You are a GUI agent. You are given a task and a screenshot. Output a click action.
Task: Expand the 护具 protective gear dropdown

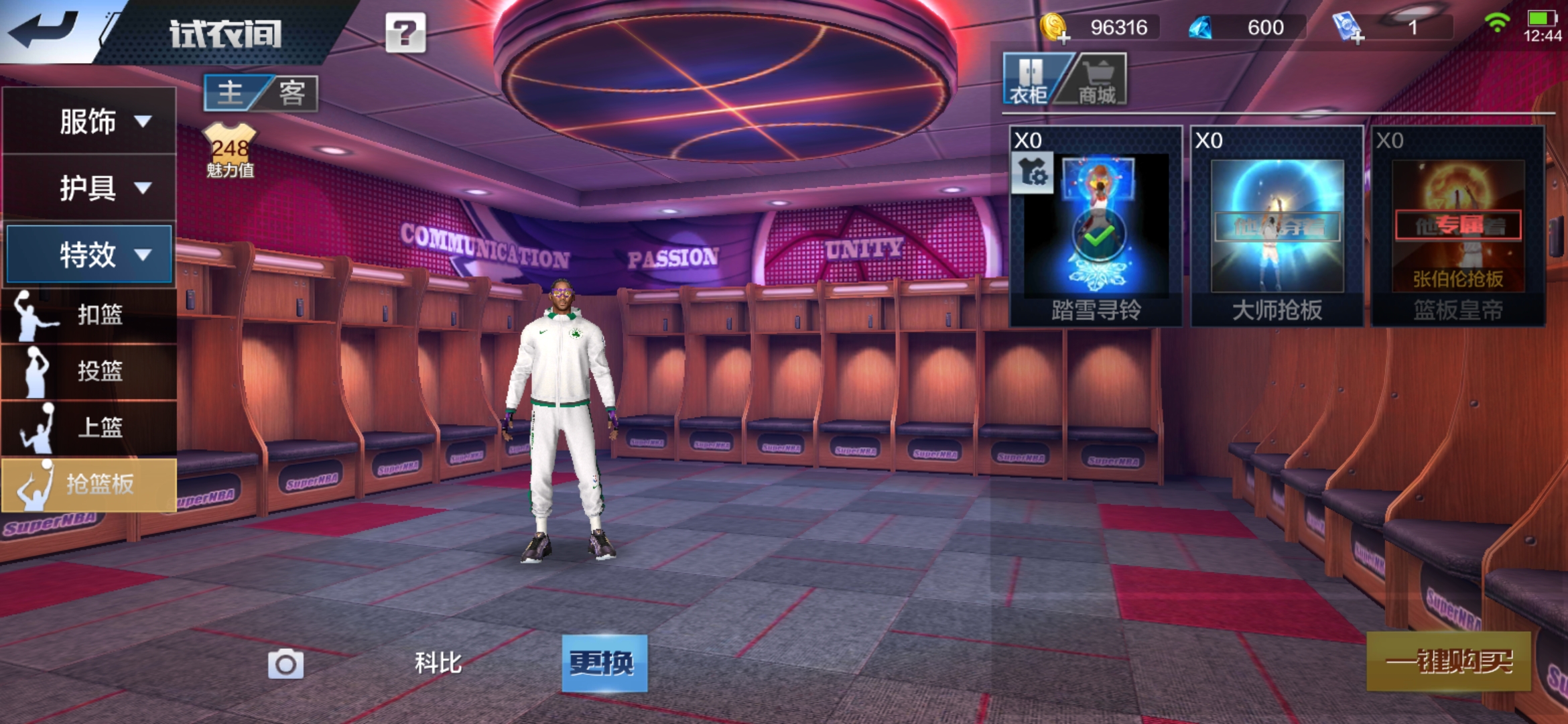[90, 188]
